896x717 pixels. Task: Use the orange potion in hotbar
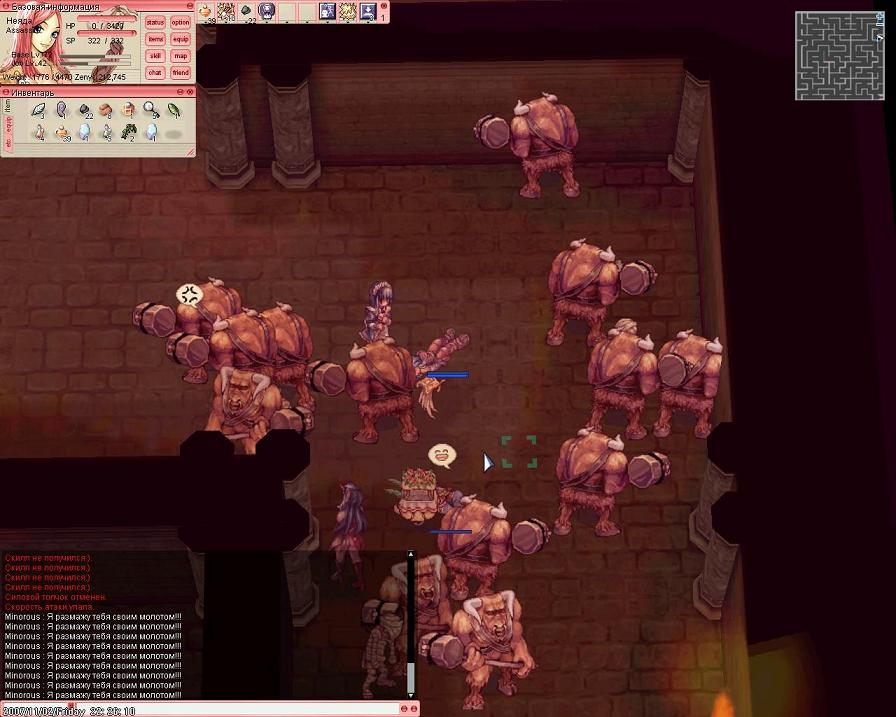click(x=206, y=11)
